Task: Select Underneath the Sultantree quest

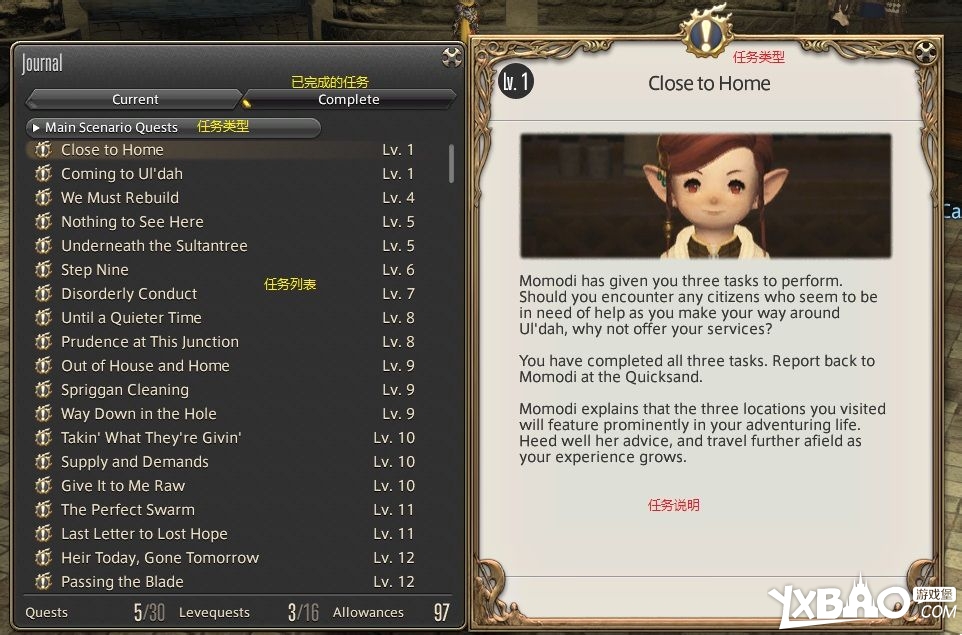Action: pos(154,246)
